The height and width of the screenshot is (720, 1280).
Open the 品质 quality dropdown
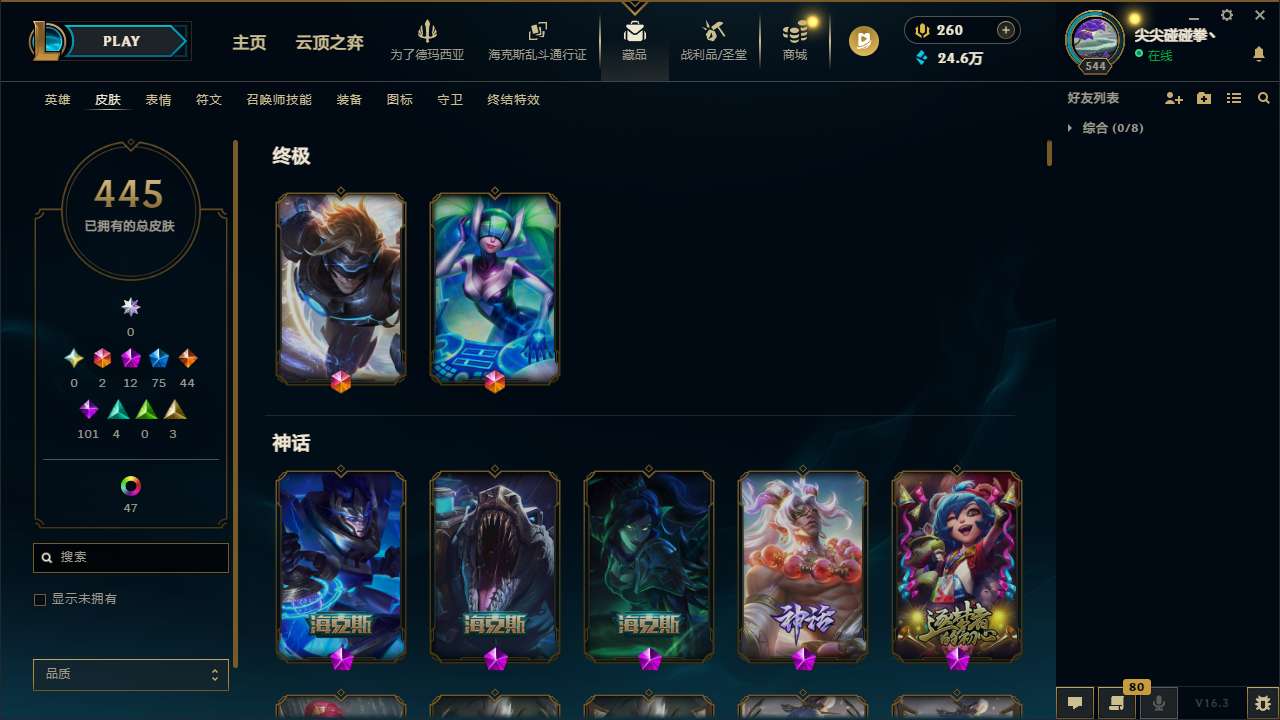tap(130, 674)
